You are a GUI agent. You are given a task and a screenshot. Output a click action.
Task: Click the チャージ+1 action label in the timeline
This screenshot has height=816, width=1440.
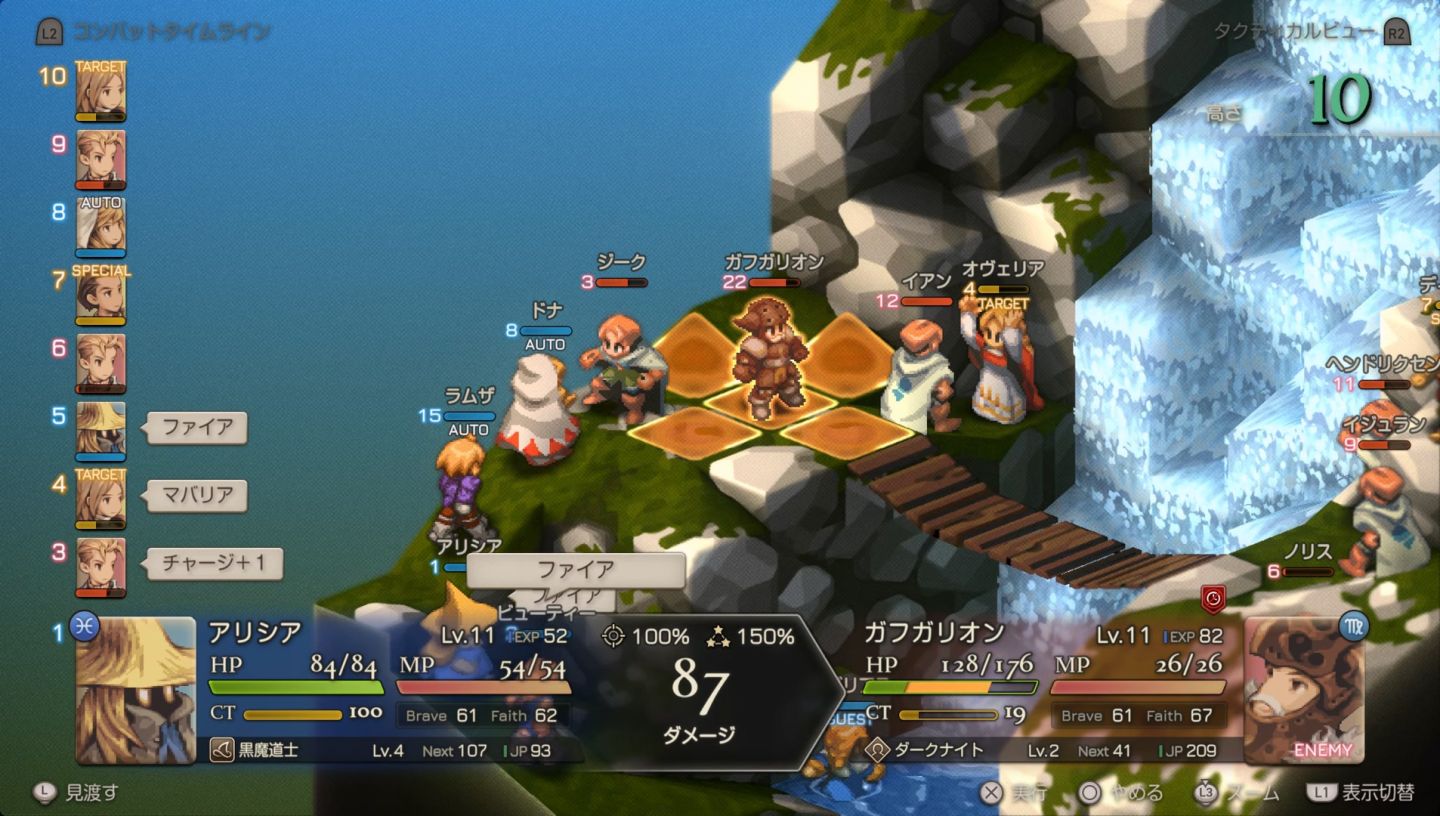[214, 563]
